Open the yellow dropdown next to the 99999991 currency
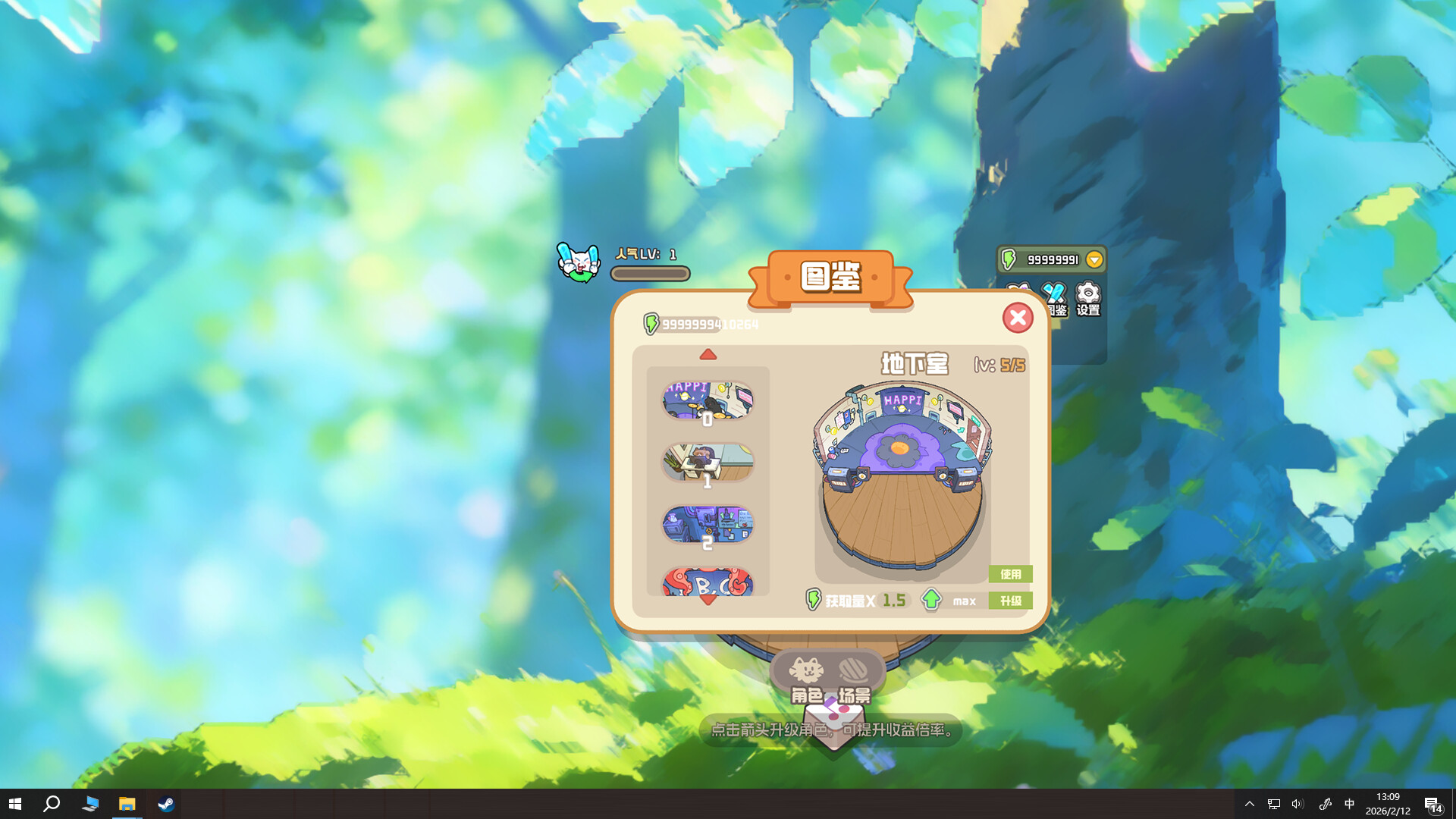Screen dimensions: 1456x819 (x=1093, y=259)
